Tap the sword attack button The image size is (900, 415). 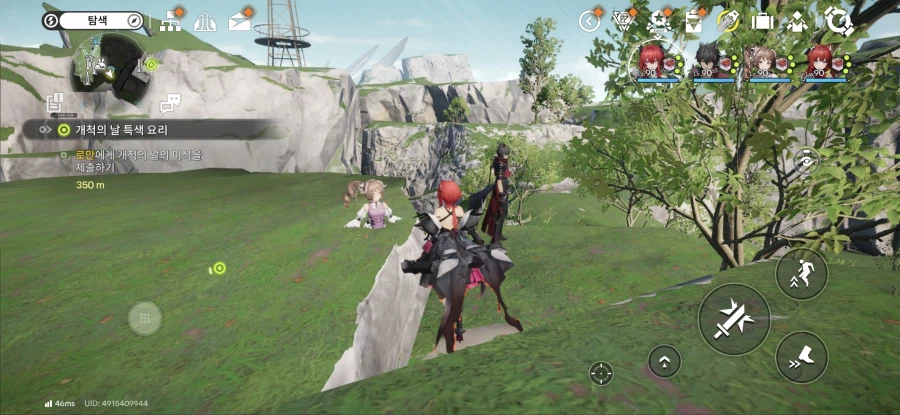[734, 319]
